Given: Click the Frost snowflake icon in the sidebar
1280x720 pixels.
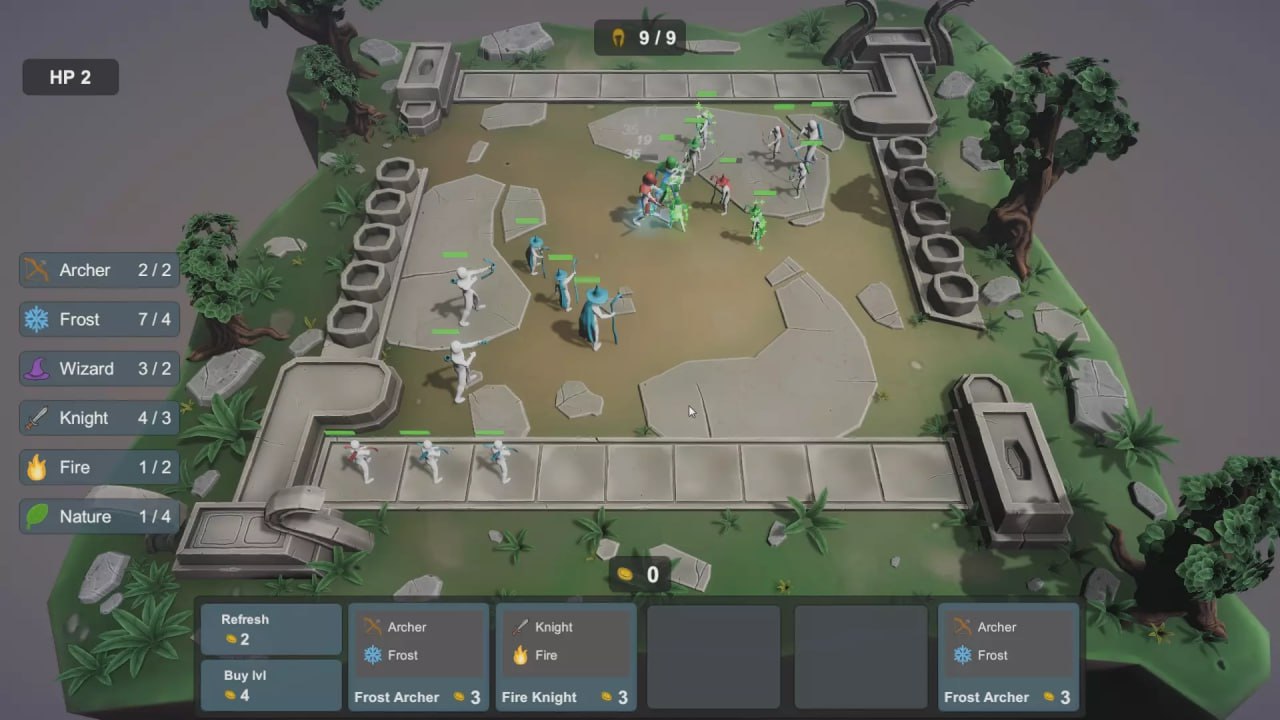Looking at the screenshot, I should pos(37,319).
